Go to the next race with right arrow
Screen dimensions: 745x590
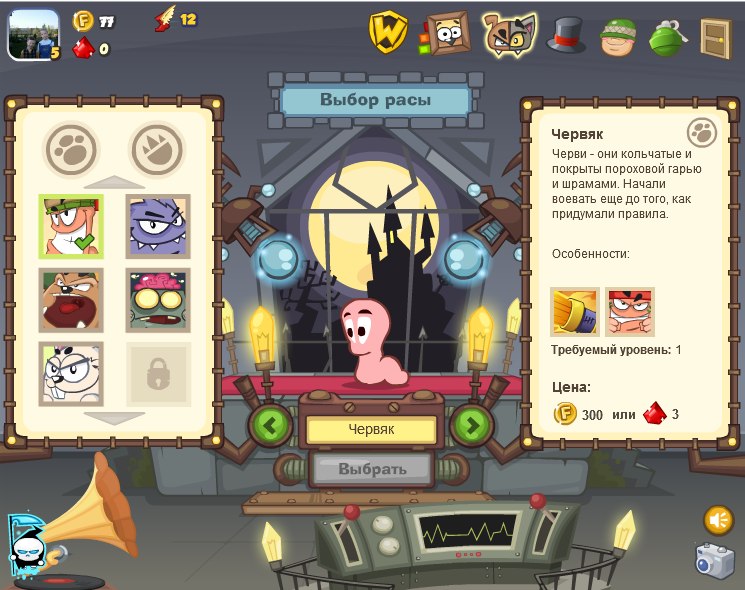(472, 425)
